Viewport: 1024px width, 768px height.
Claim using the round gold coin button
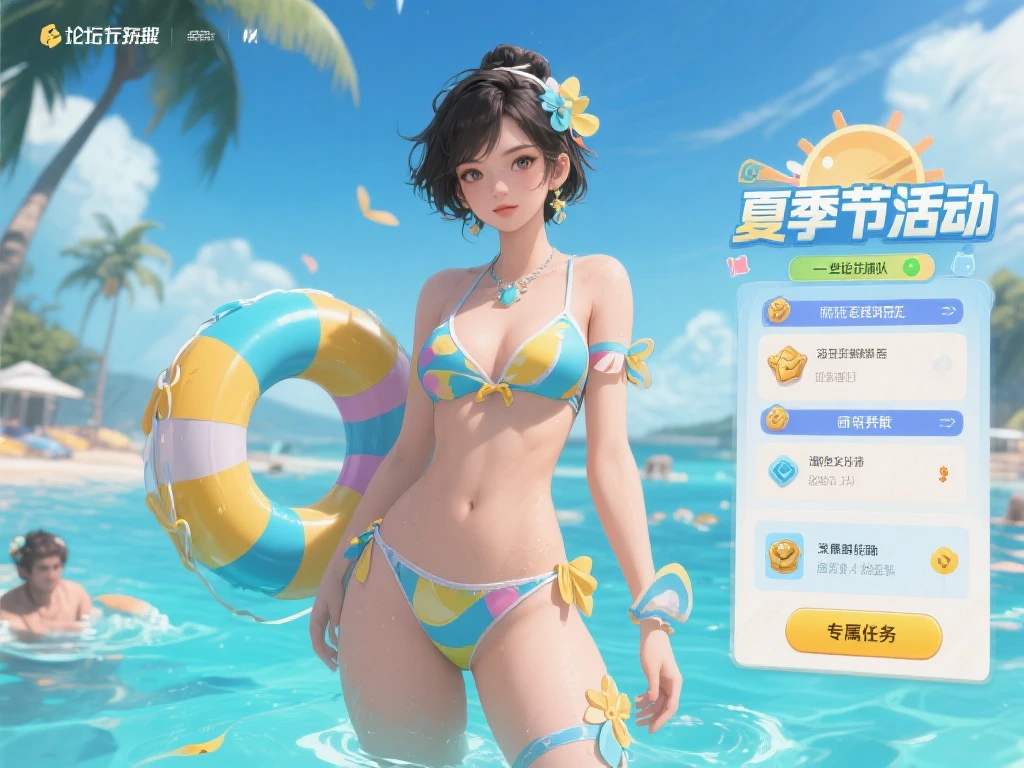click(x=944, y=560)
